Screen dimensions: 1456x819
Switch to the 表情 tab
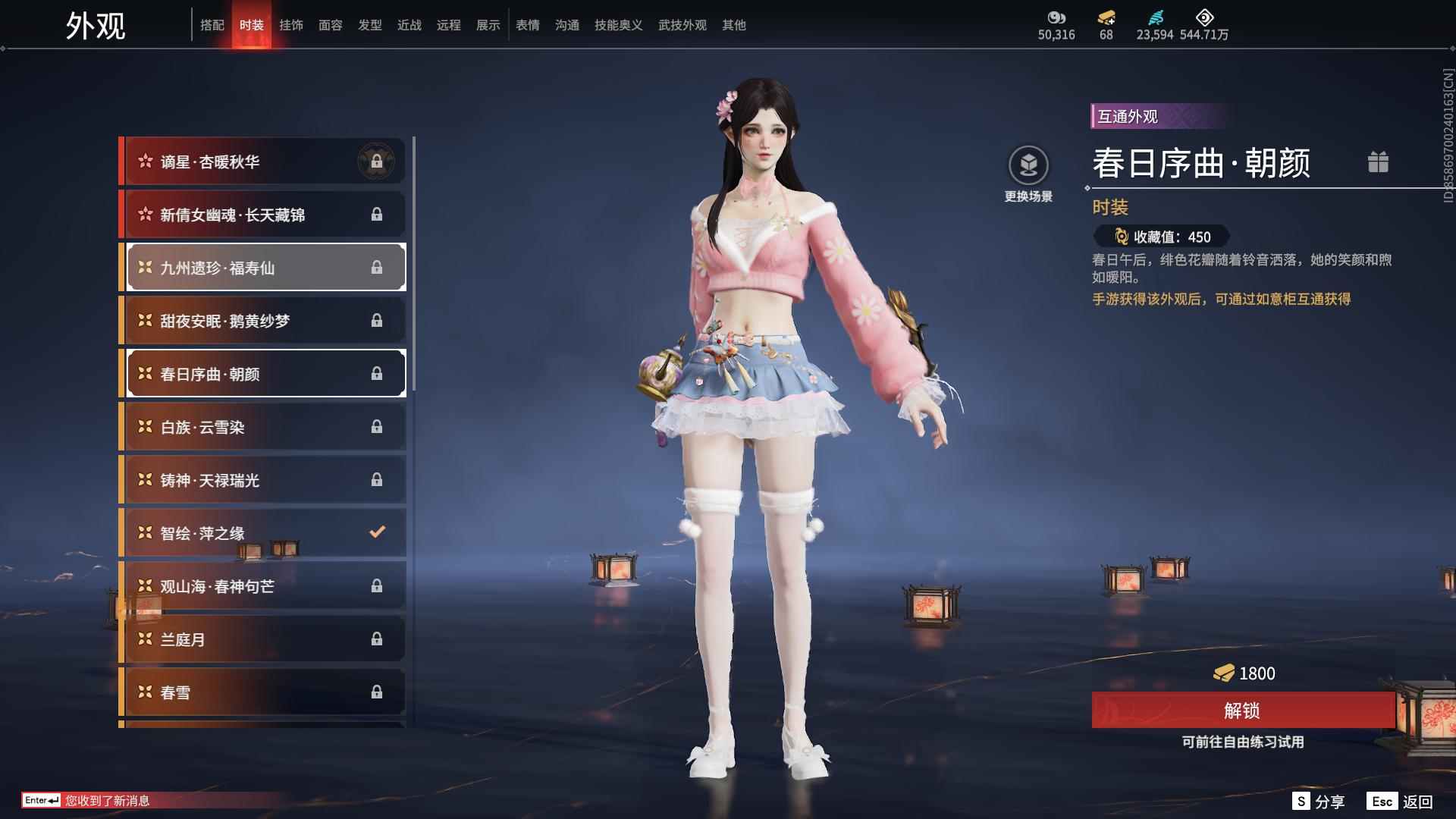[x=527, y=25]
